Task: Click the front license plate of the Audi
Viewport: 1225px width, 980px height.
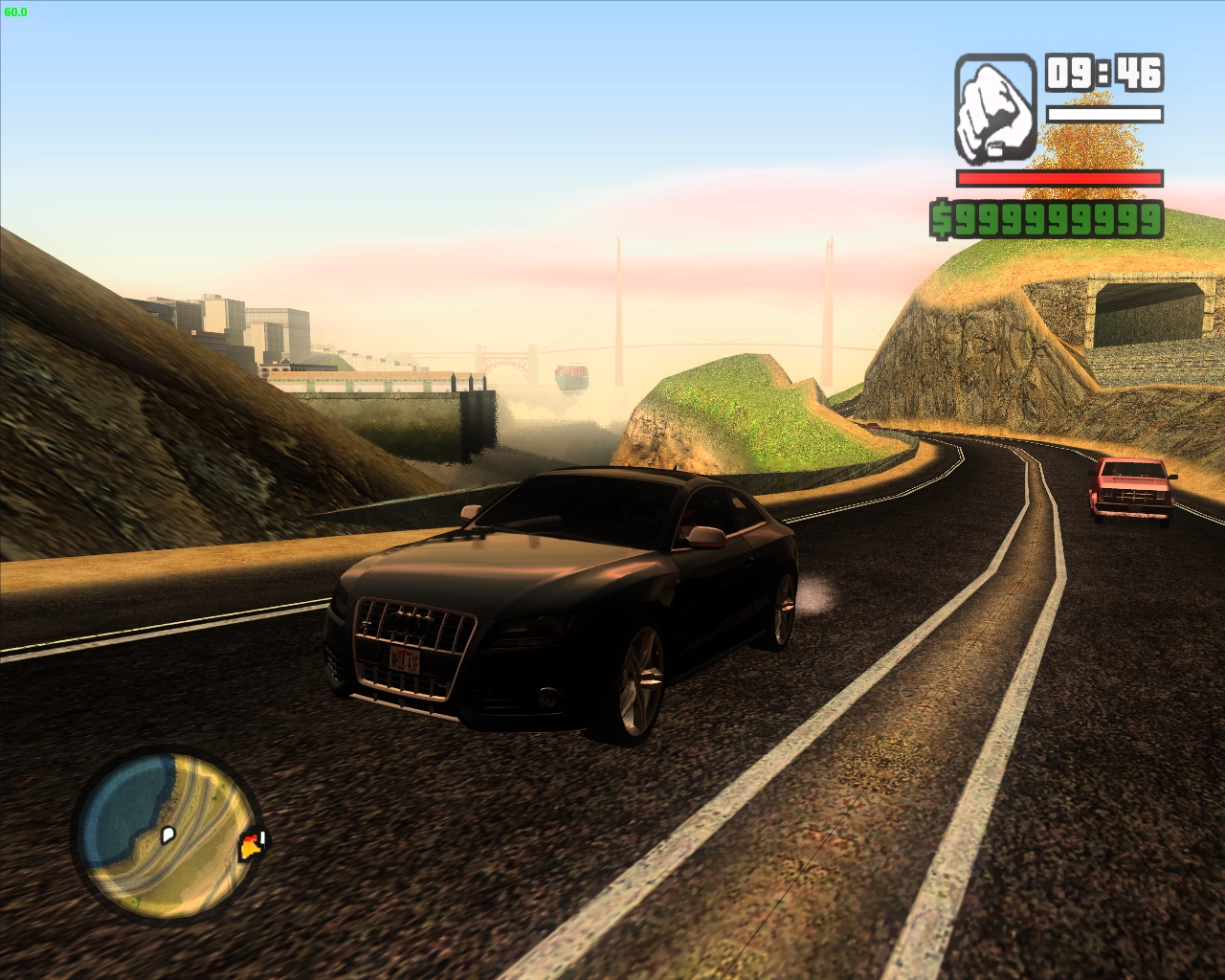Action: (x=406, y=660)
